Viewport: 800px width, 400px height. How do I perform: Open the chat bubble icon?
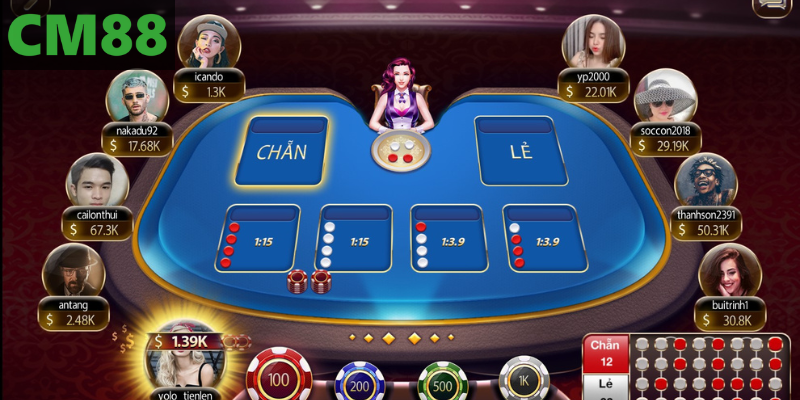[x=770, y=8]
